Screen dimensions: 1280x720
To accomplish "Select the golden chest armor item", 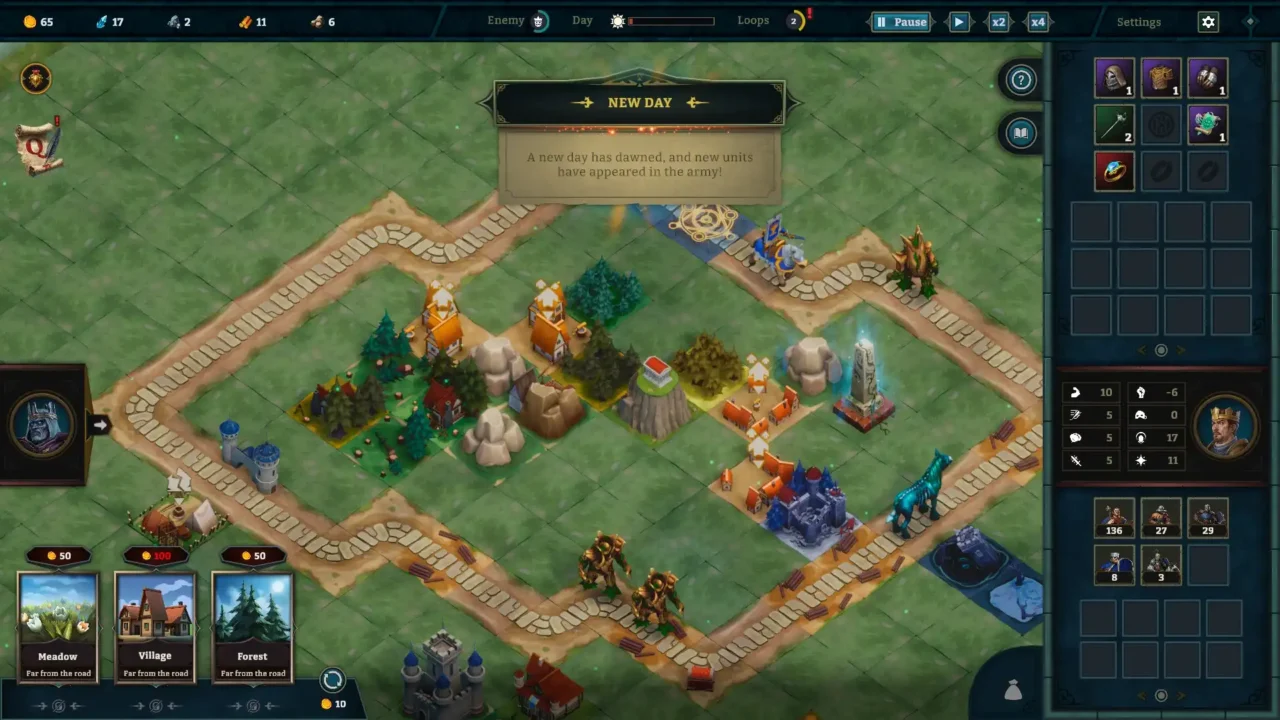I will 1160,78.
